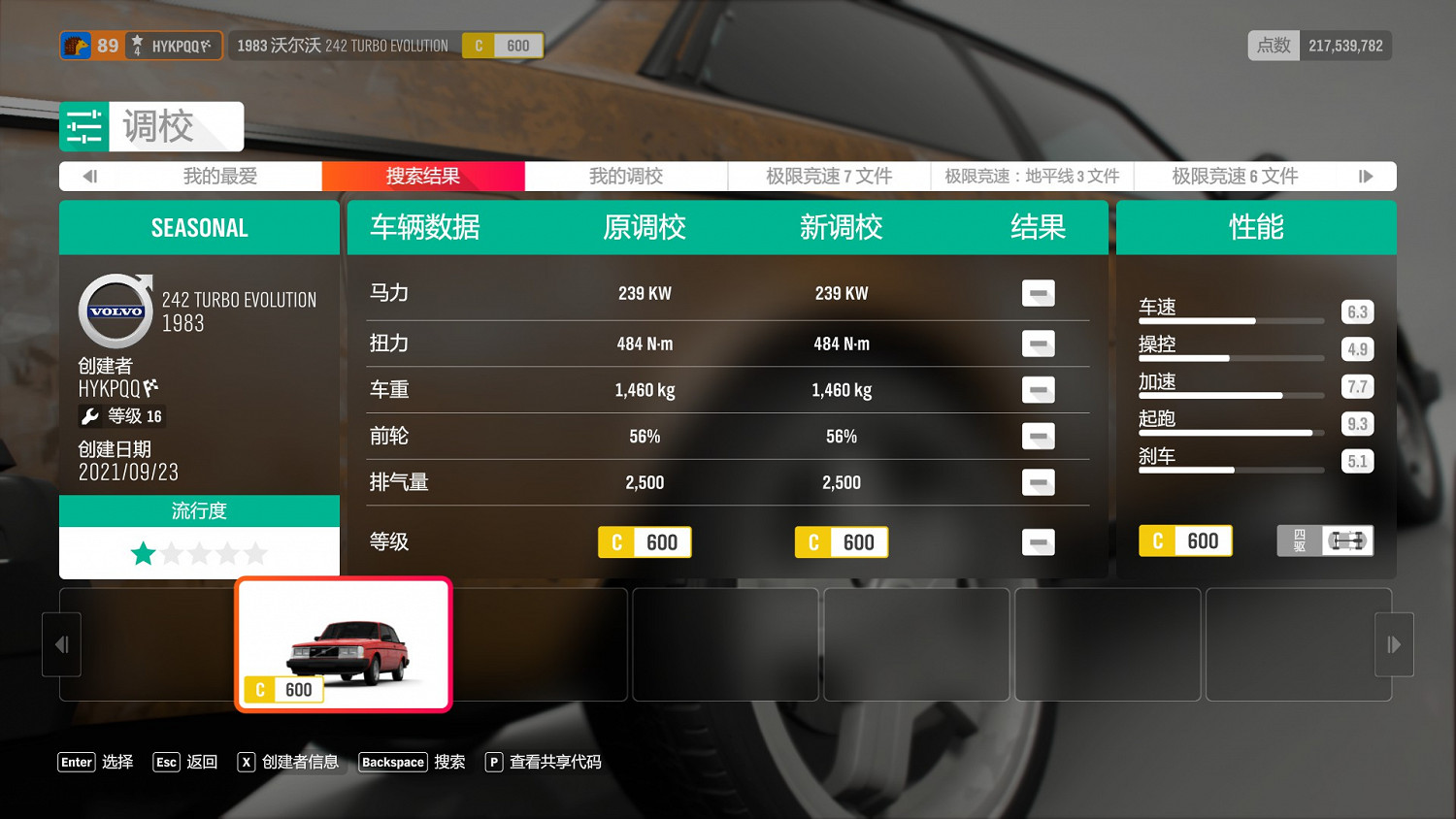Toggle the result marker on the 等级 row

click(1038, 542)
